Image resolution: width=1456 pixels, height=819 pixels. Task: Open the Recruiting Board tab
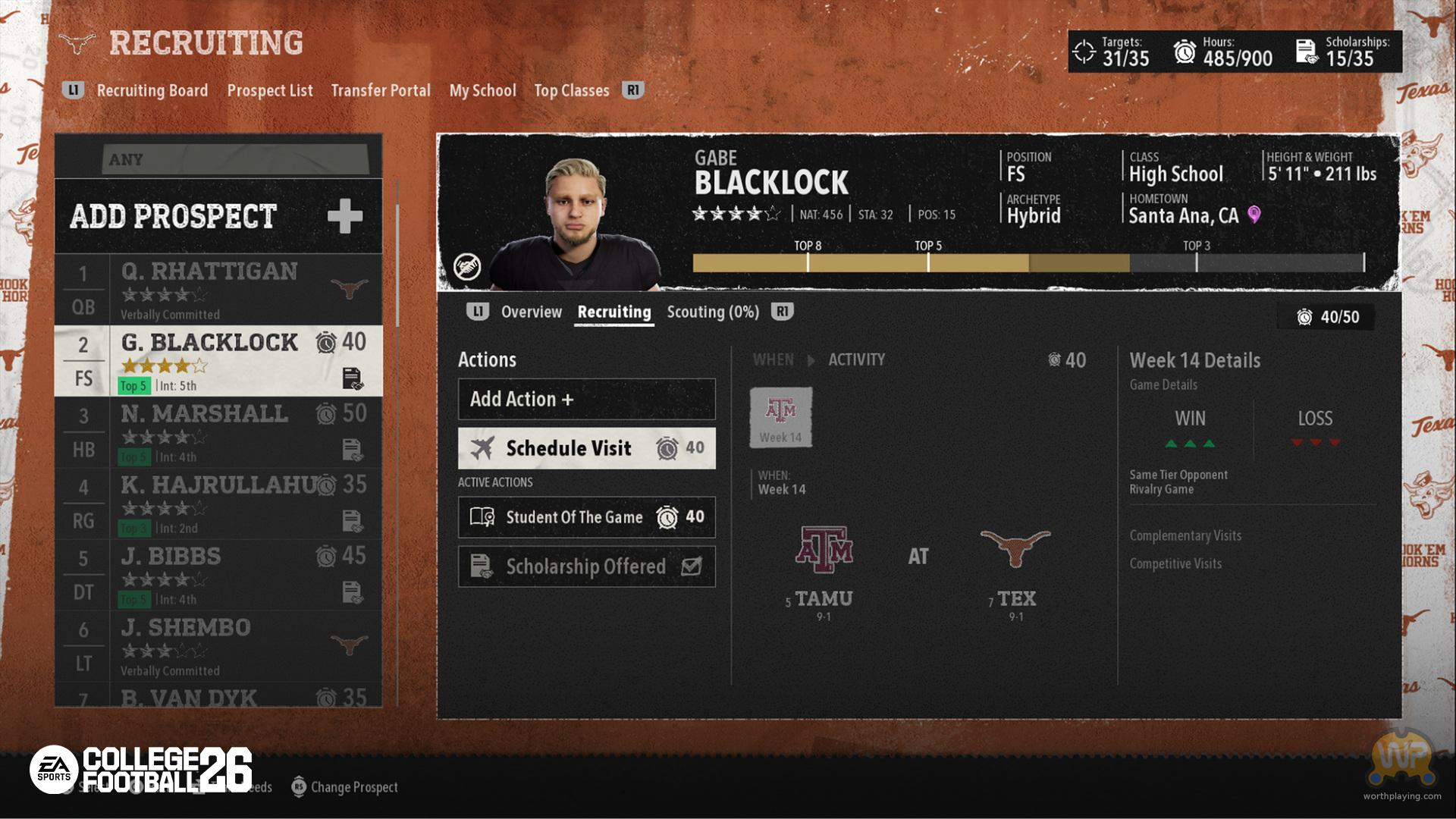(152, 90)
